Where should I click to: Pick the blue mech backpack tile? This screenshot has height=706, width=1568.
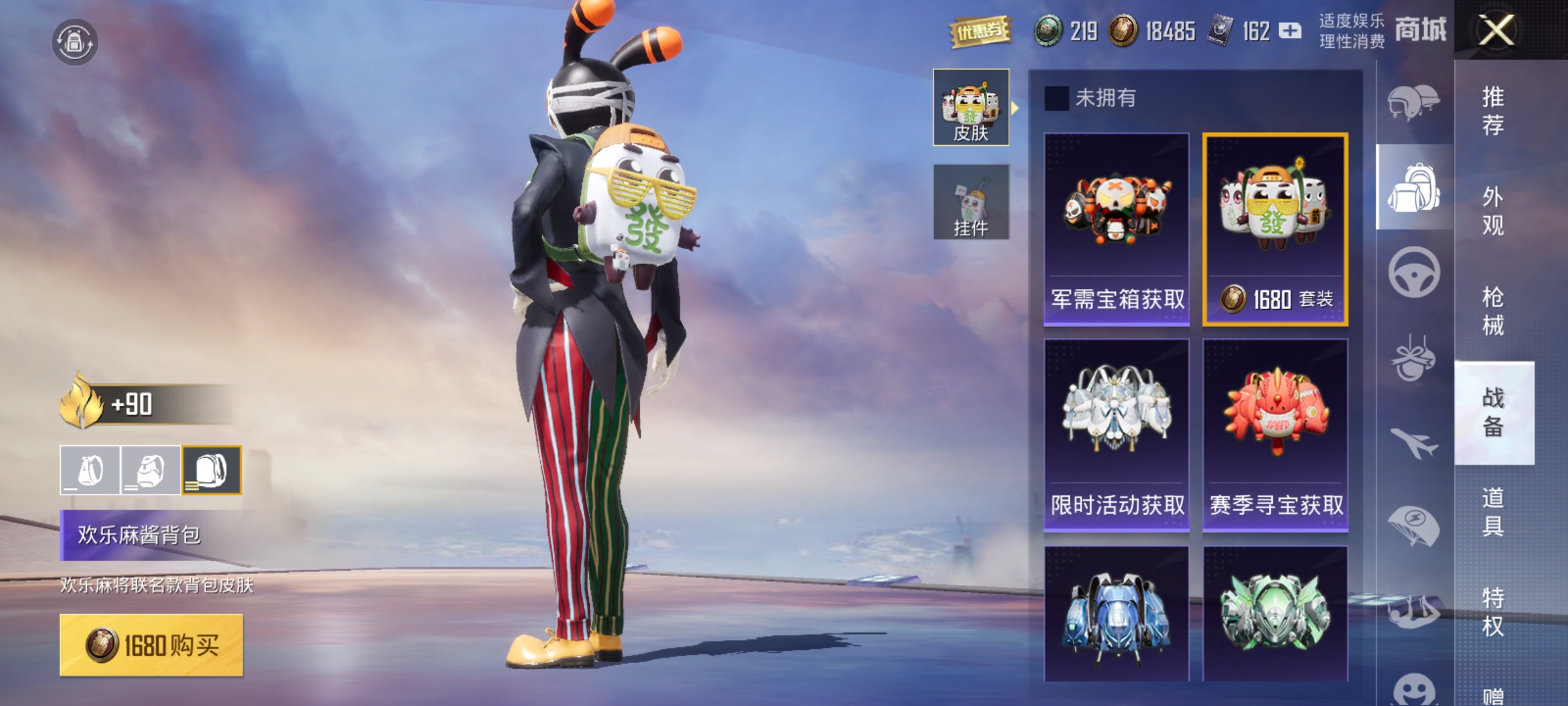click(1117, 614)
